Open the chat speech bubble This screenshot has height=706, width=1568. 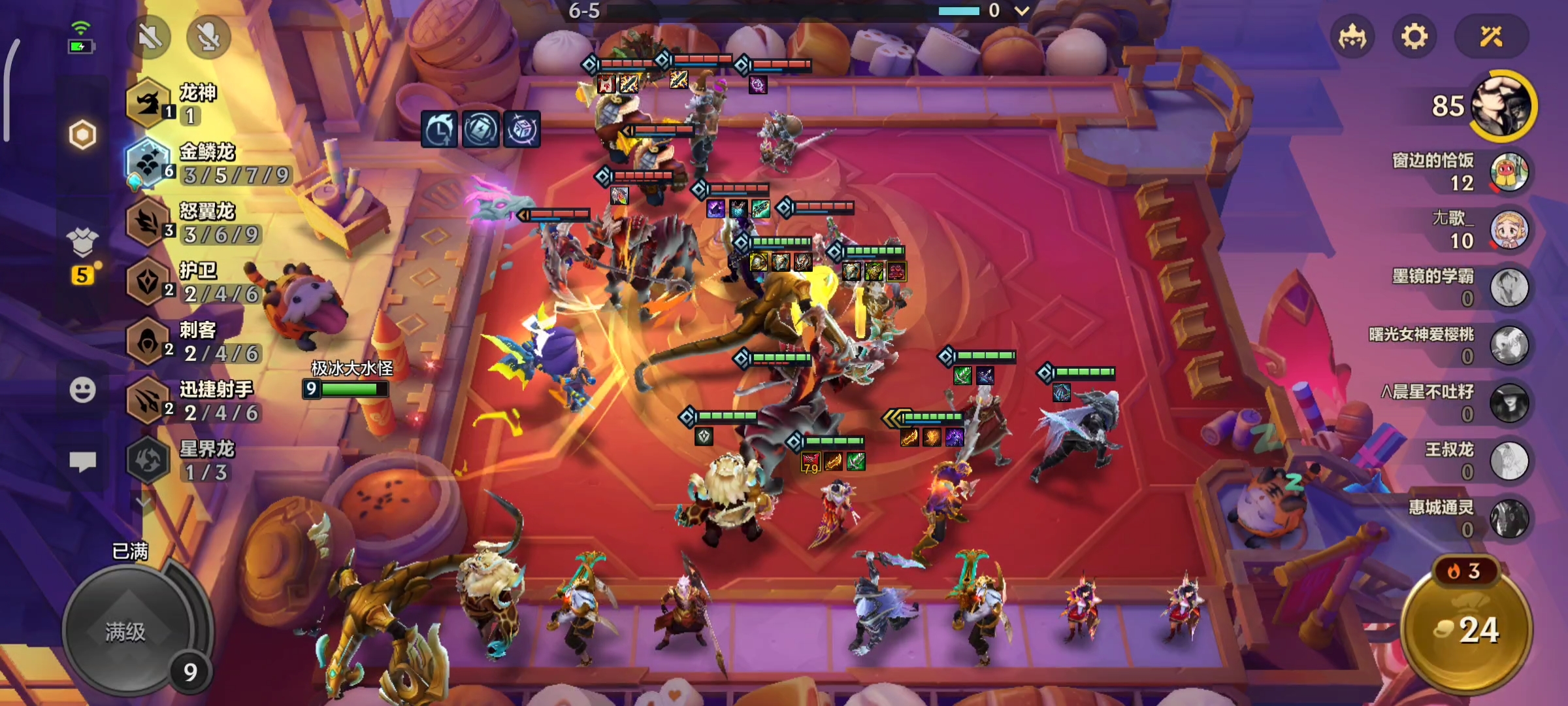(x=82, y=462)
